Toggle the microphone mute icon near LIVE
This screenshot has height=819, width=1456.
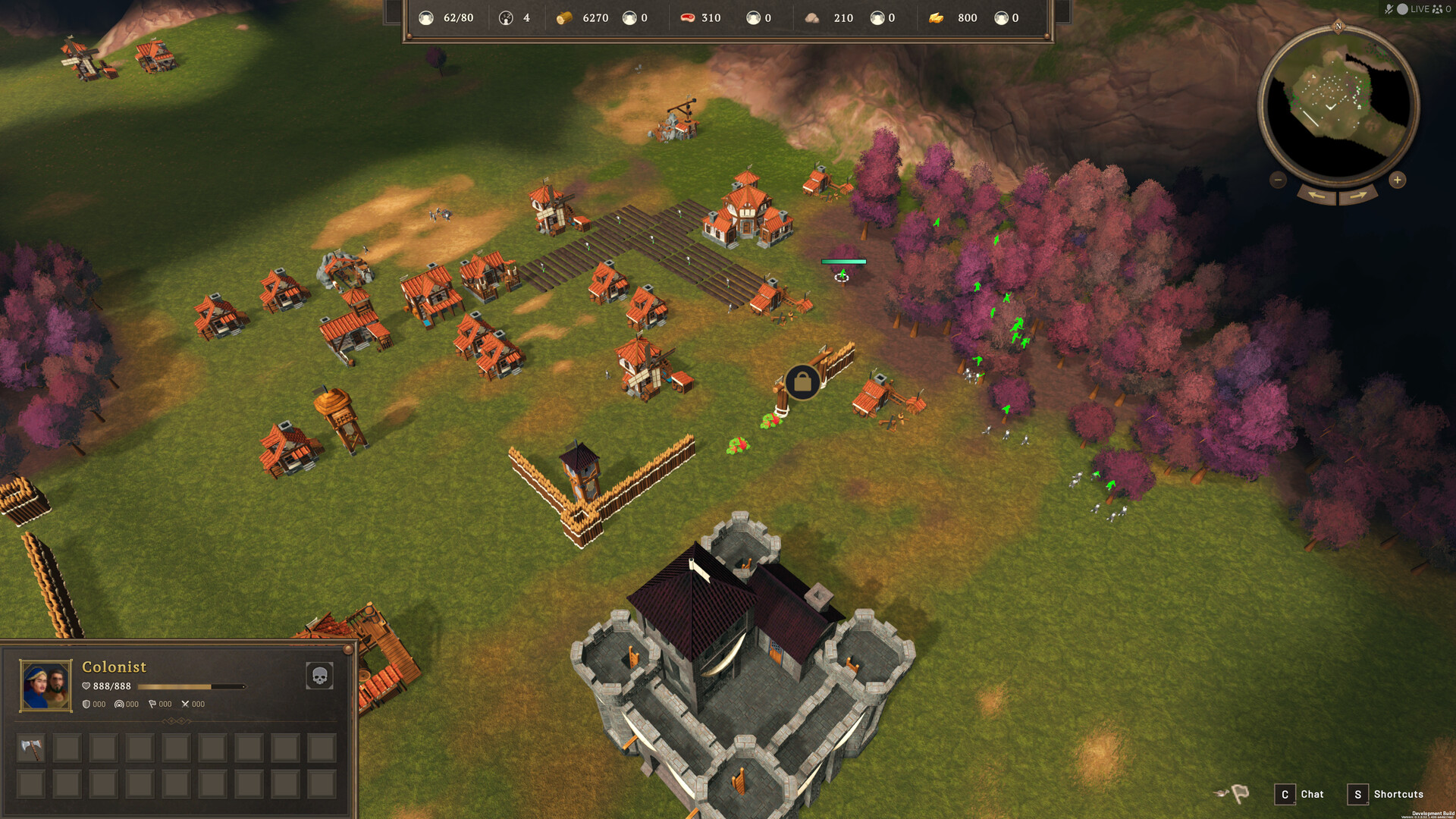point(1389,9)
